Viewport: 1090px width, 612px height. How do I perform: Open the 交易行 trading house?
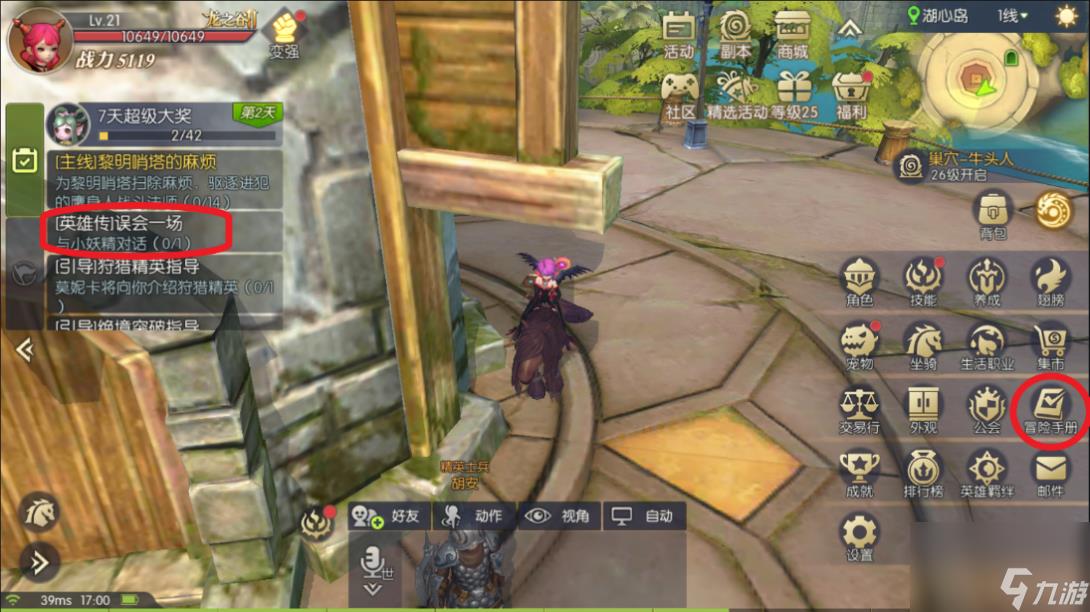860,410
